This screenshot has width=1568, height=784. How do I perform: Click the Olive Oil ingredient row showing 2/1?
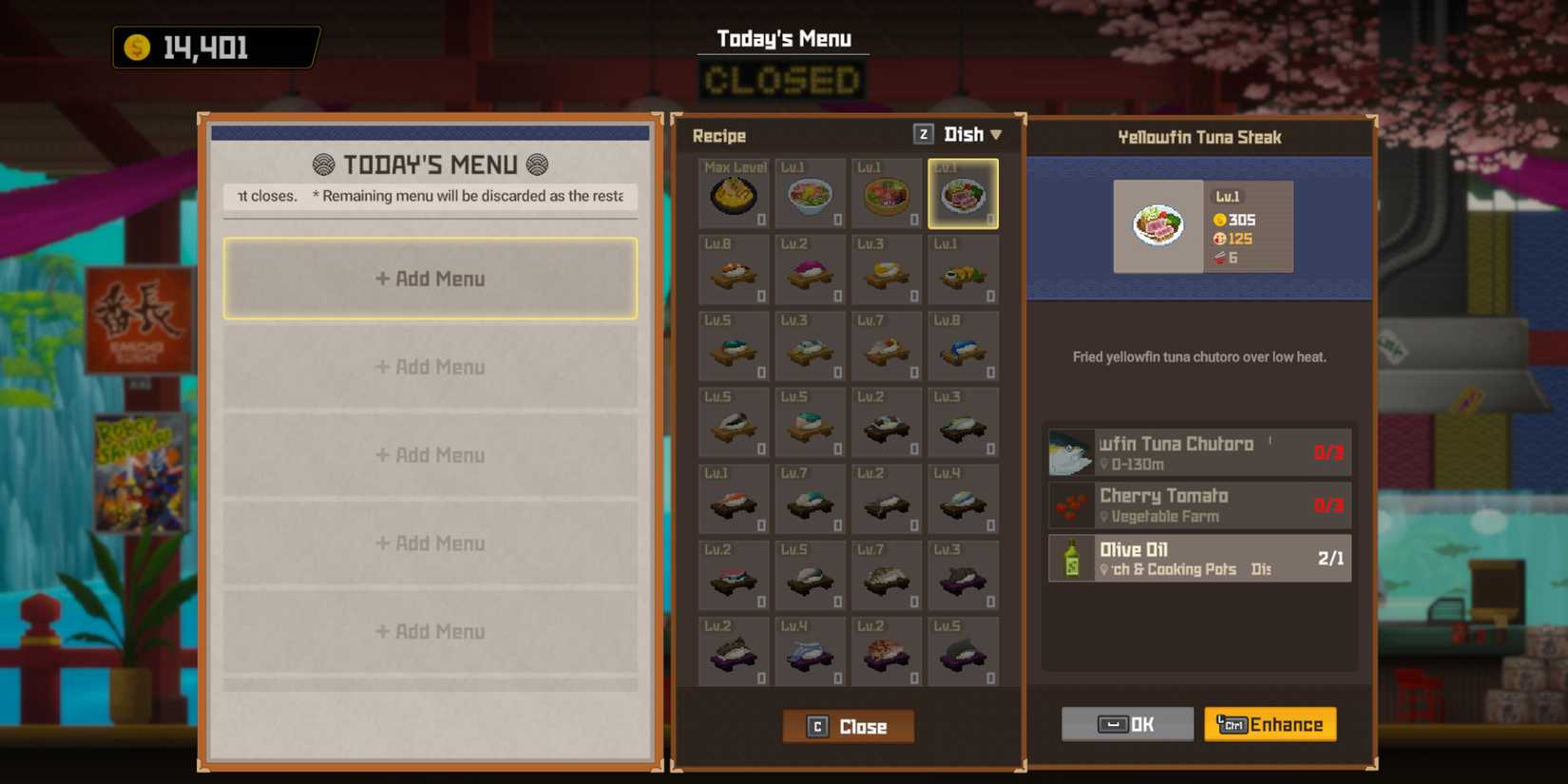(1199, 558)
